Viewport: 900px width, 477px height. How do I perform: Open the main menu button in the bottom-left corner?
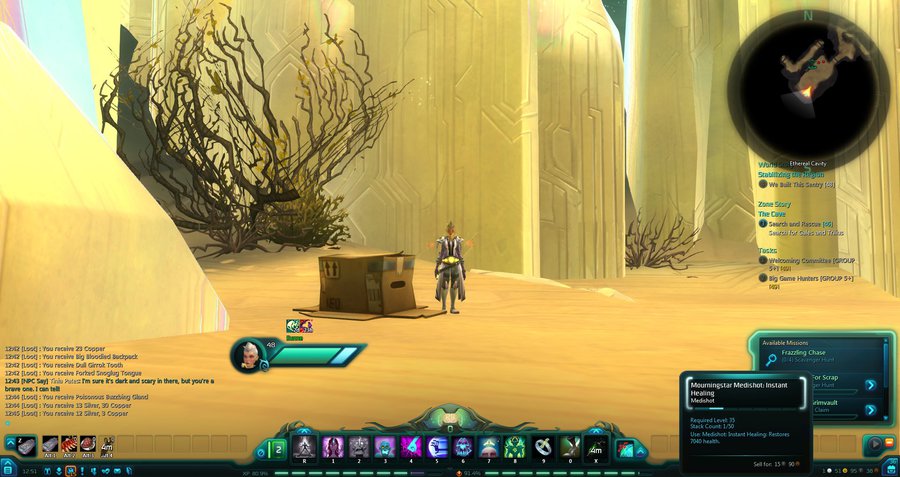8,470
